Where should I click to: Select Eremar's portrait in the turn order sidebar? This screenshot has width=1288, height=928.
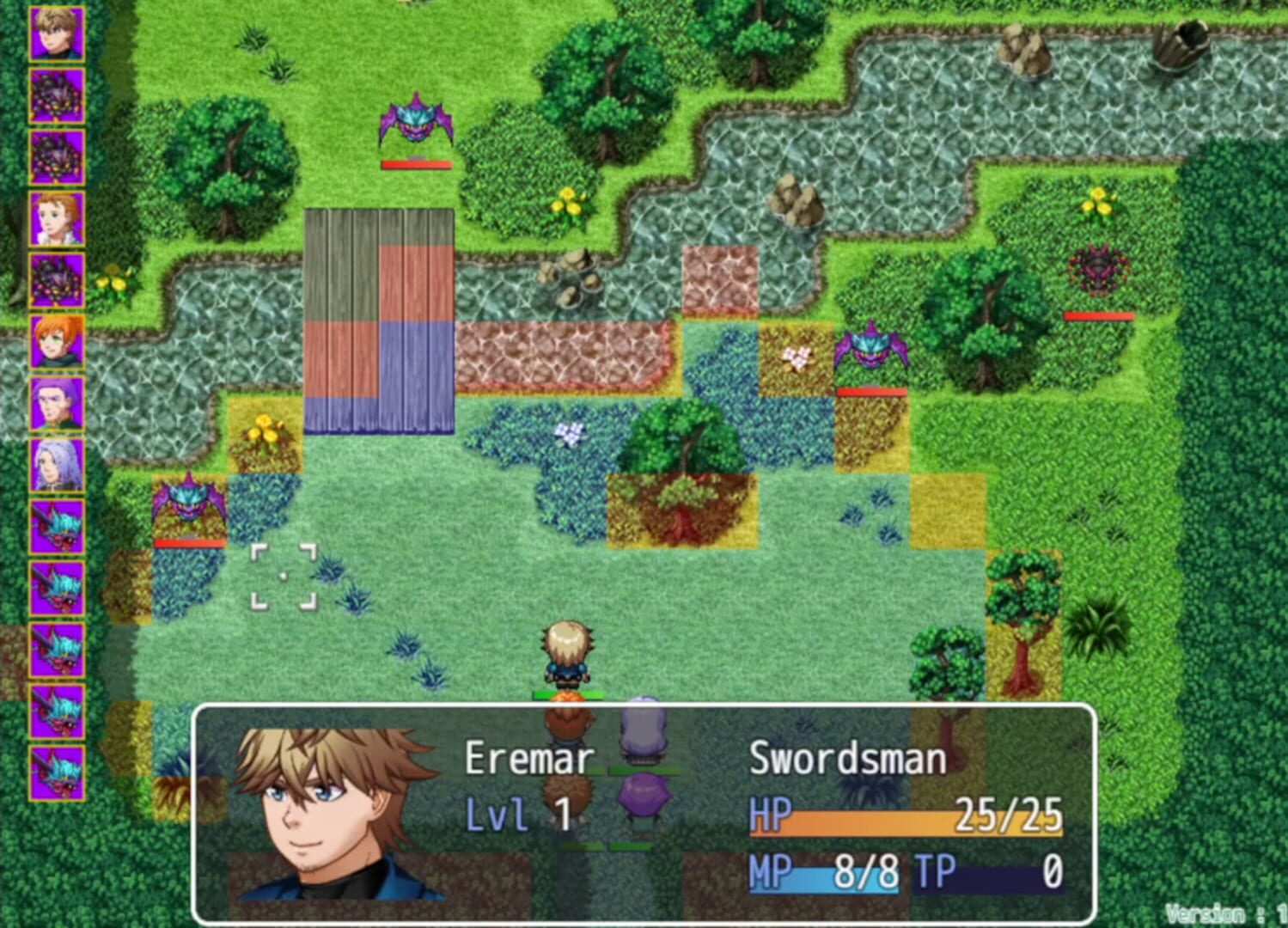coord(56,34)
